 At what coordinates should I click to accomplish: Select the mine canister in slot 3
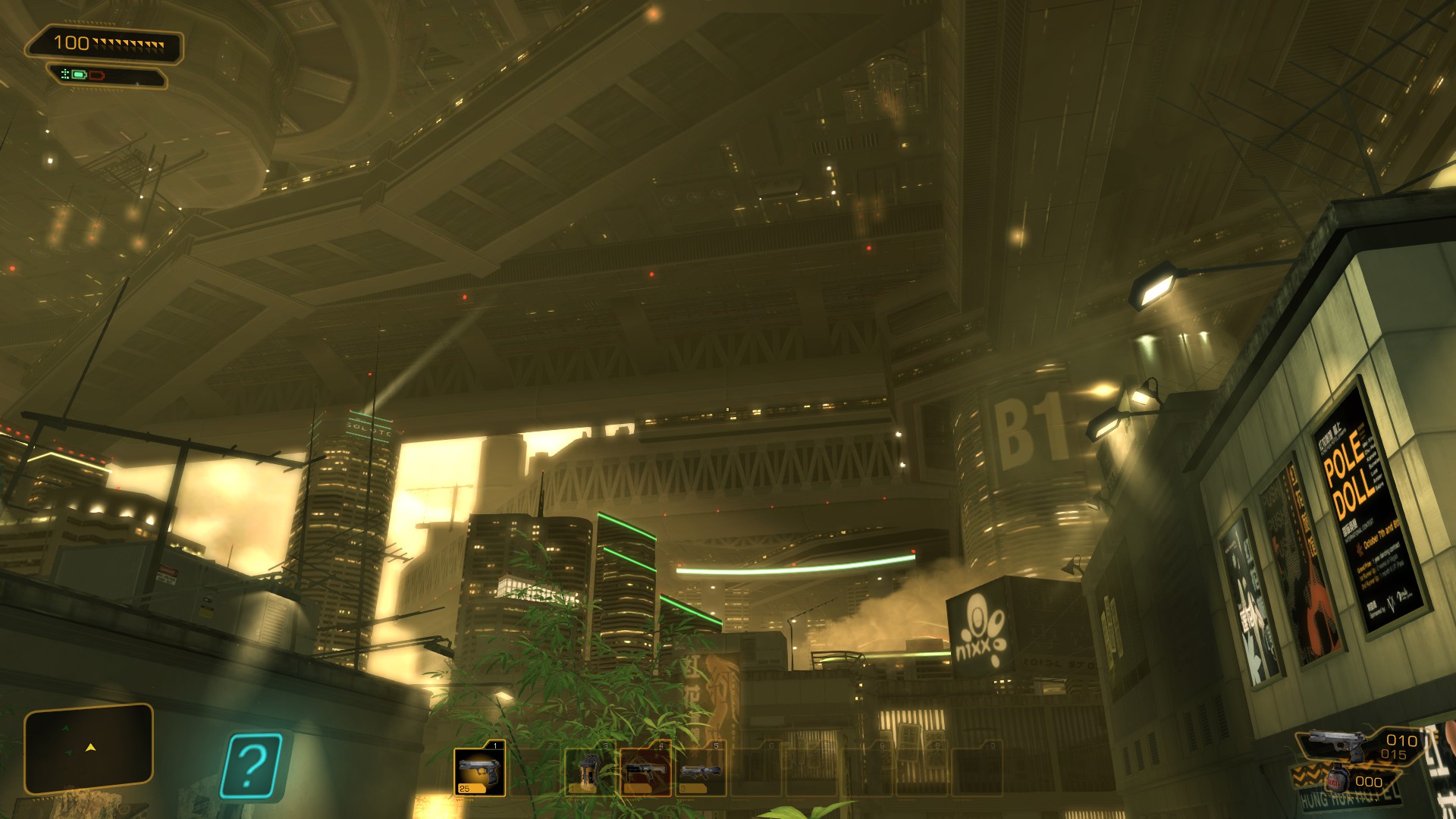[x=589, y=771]
